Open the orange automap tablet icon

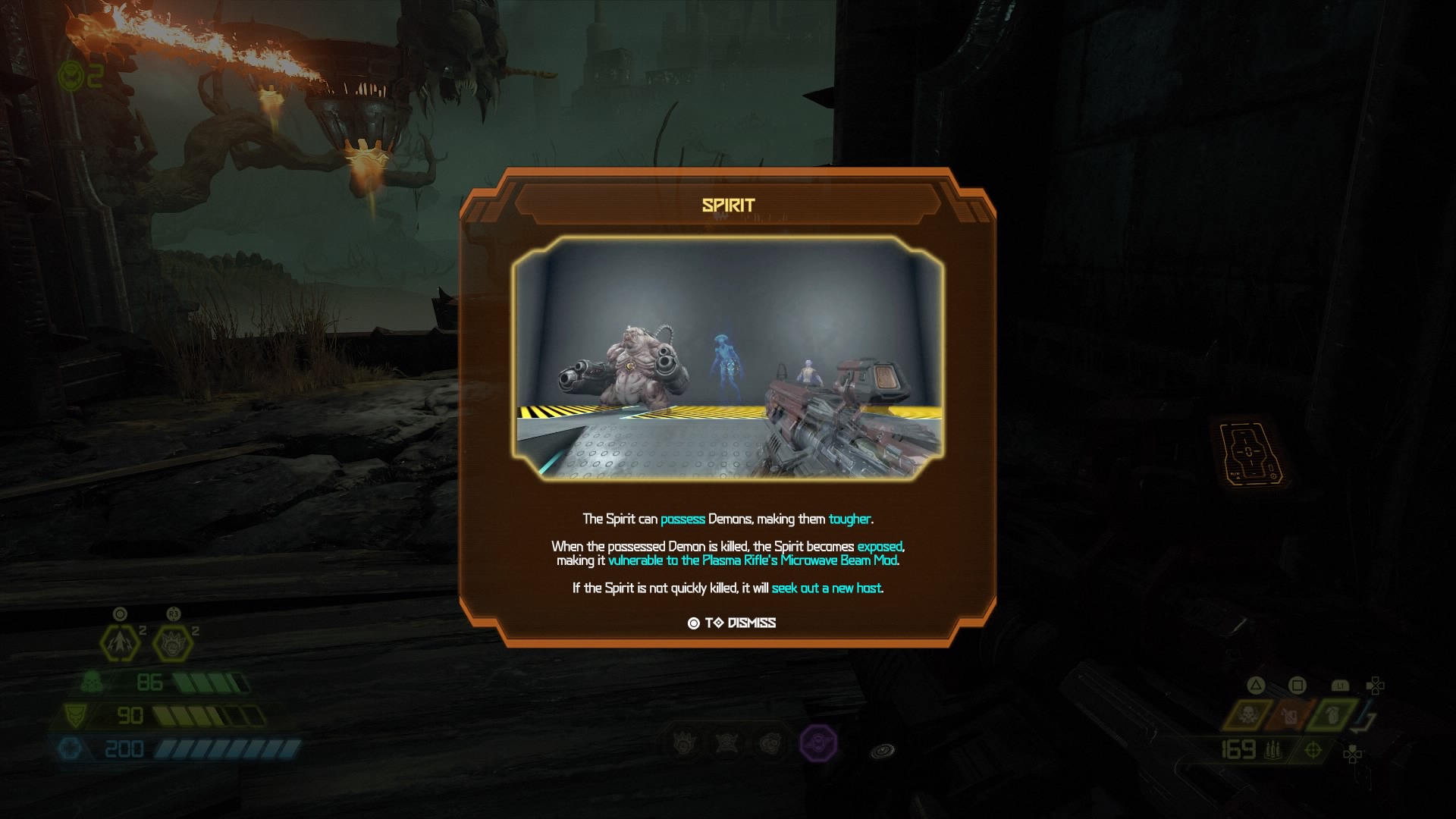[1248, 453]
